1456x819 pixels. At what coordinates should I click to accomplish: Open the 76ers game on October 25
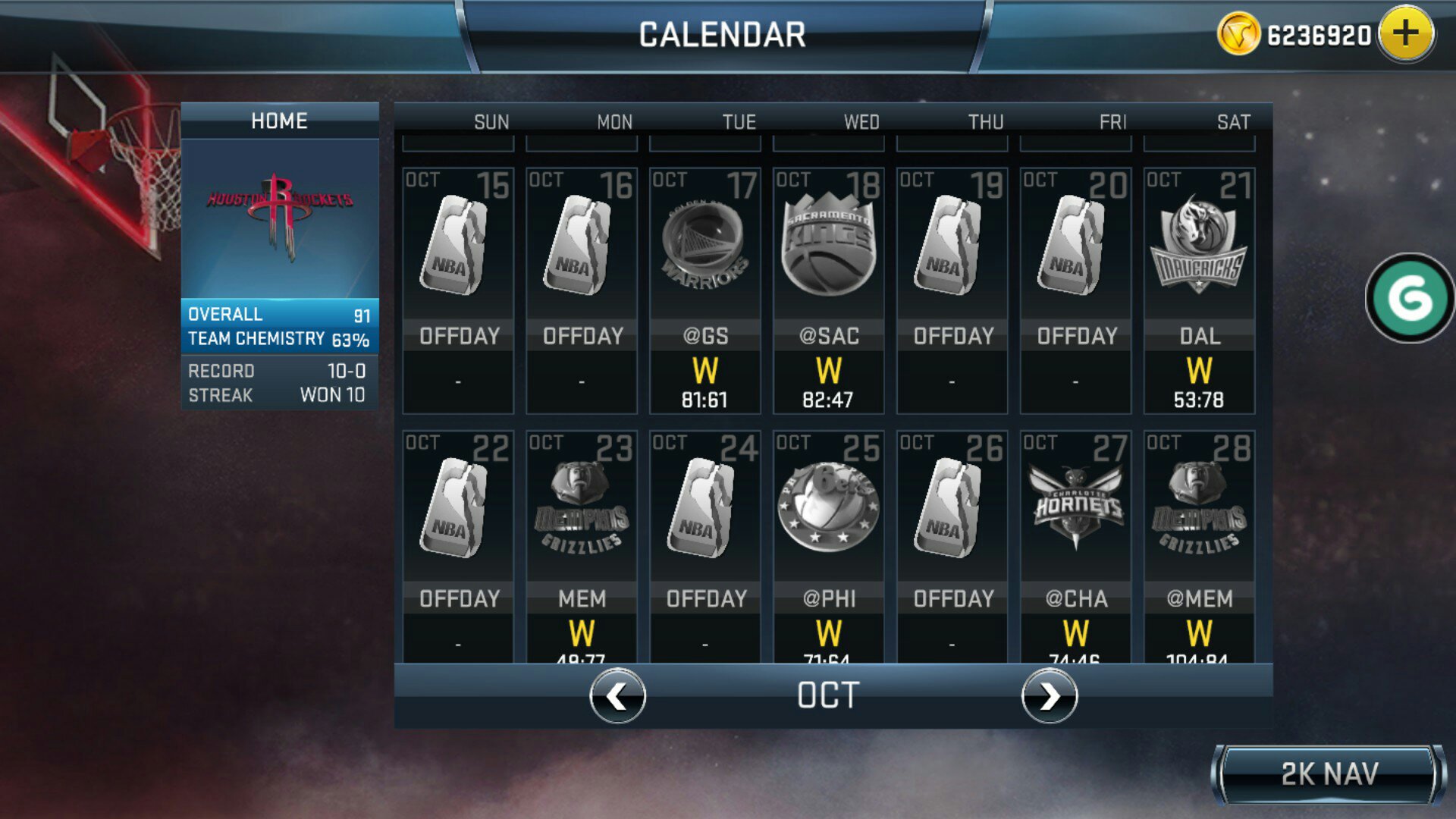pyautogui.click(x=828, y=531)
